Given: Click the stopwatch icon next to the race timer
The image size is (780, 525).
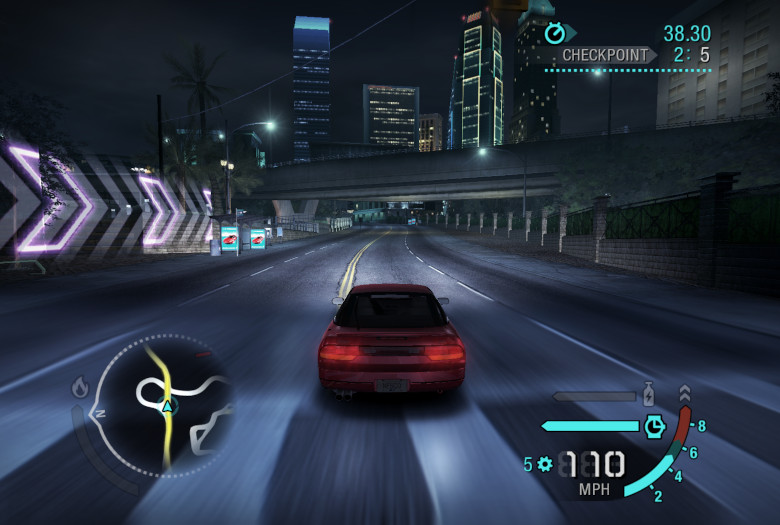Looking at the screenshot, I should (x=556, y=34).
